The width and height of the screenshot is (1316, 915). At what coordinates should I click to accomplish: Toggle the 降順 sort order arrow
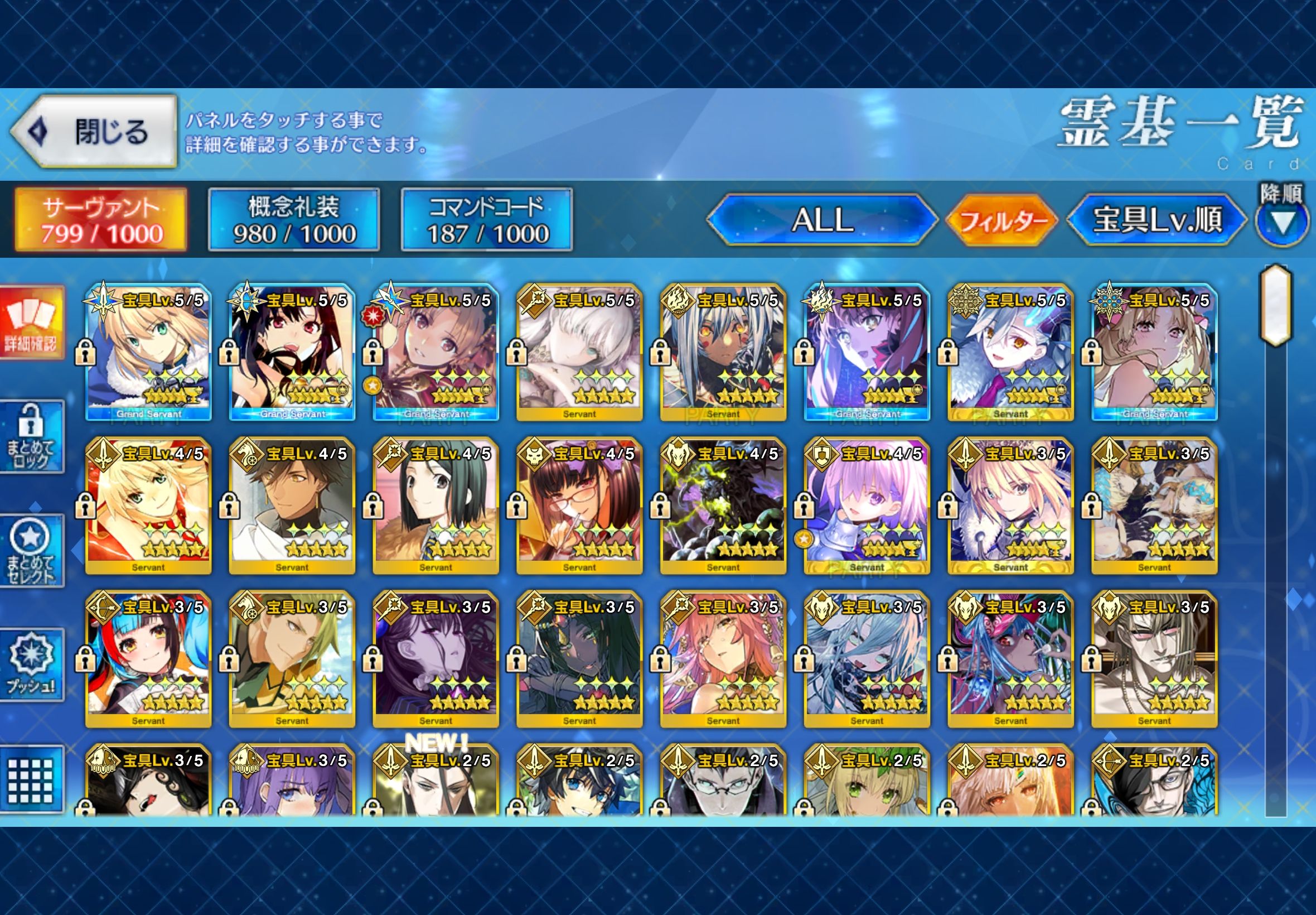tap(1282, 222)
